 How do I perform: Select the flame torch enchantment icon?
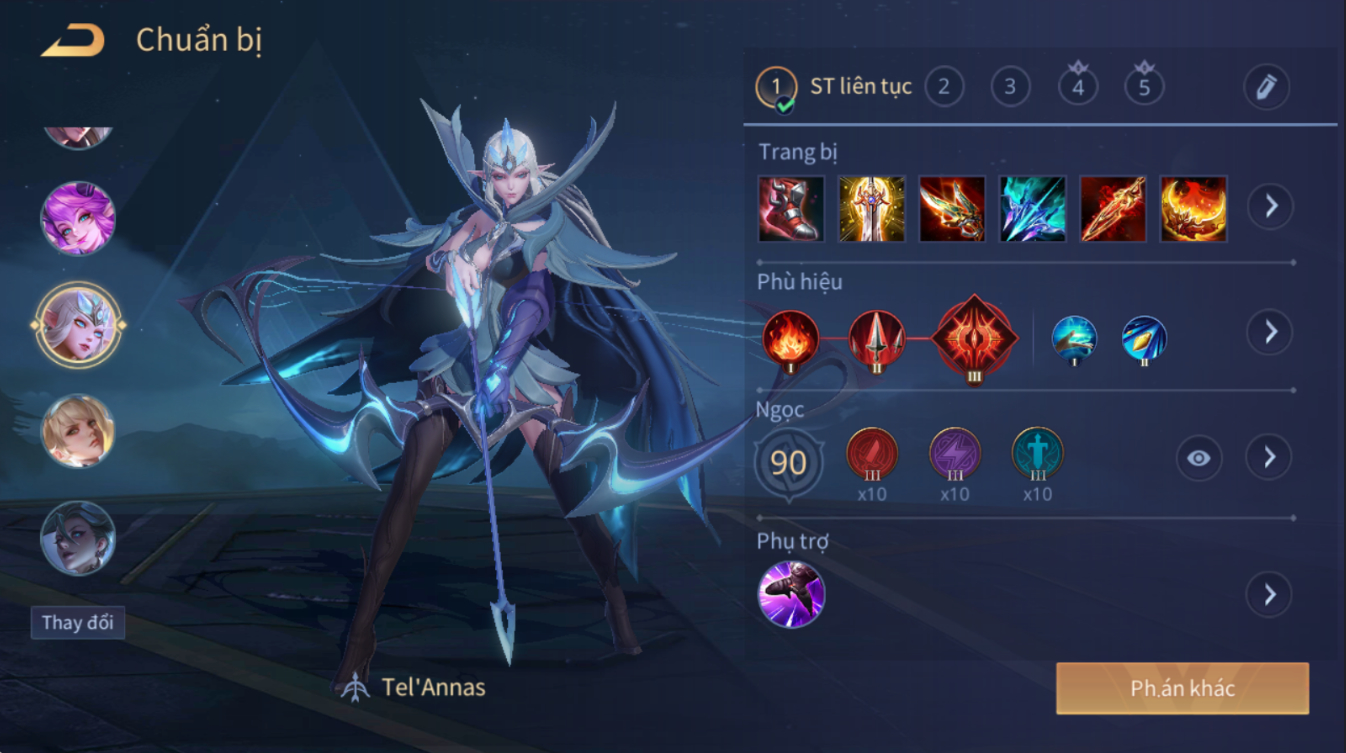791,337
